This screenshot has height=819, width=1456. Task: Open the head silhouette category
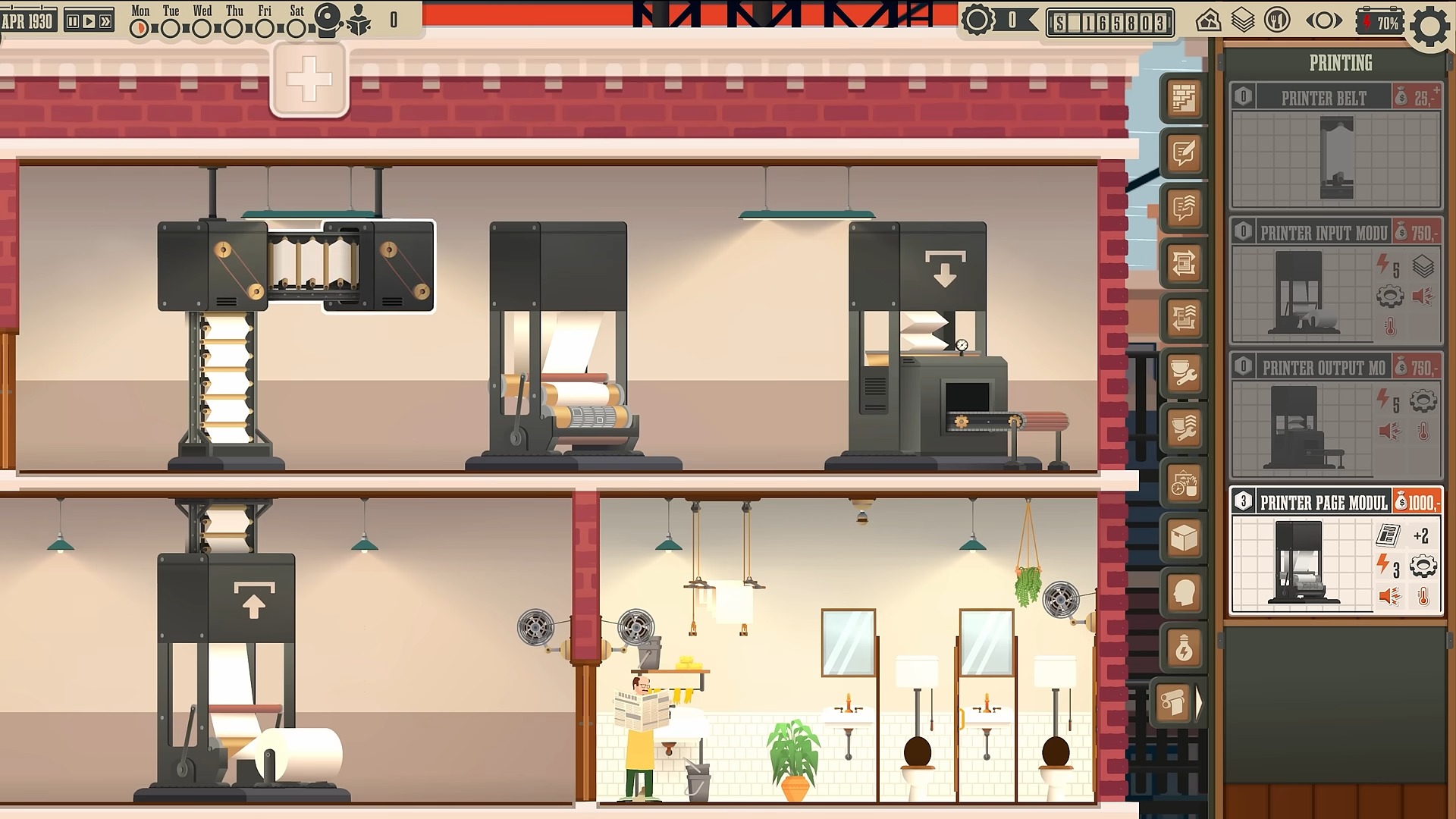pyautogui.click(x=1184, y=594)
